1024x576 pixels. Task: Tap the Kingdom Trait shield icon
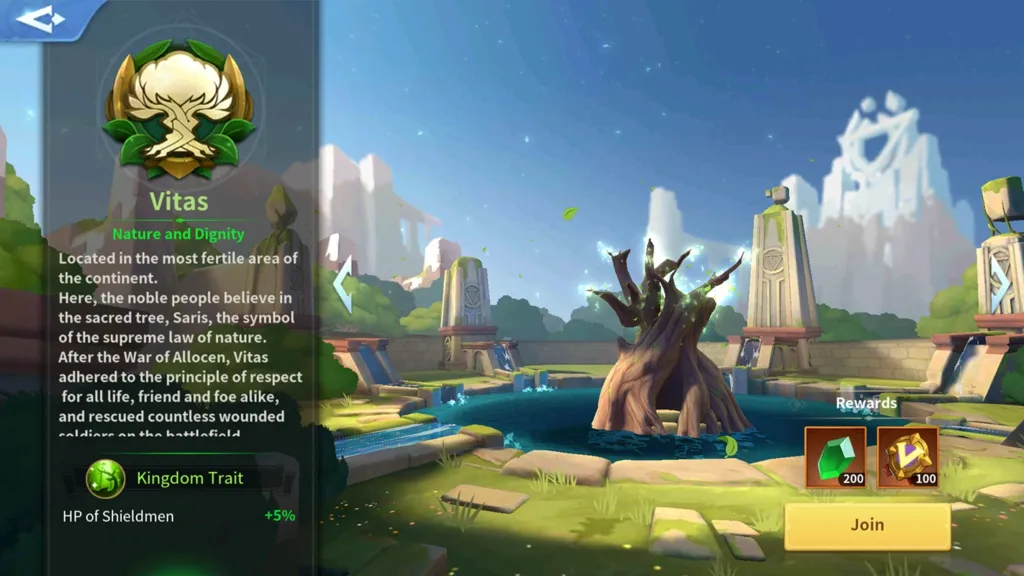coord(105,479)
